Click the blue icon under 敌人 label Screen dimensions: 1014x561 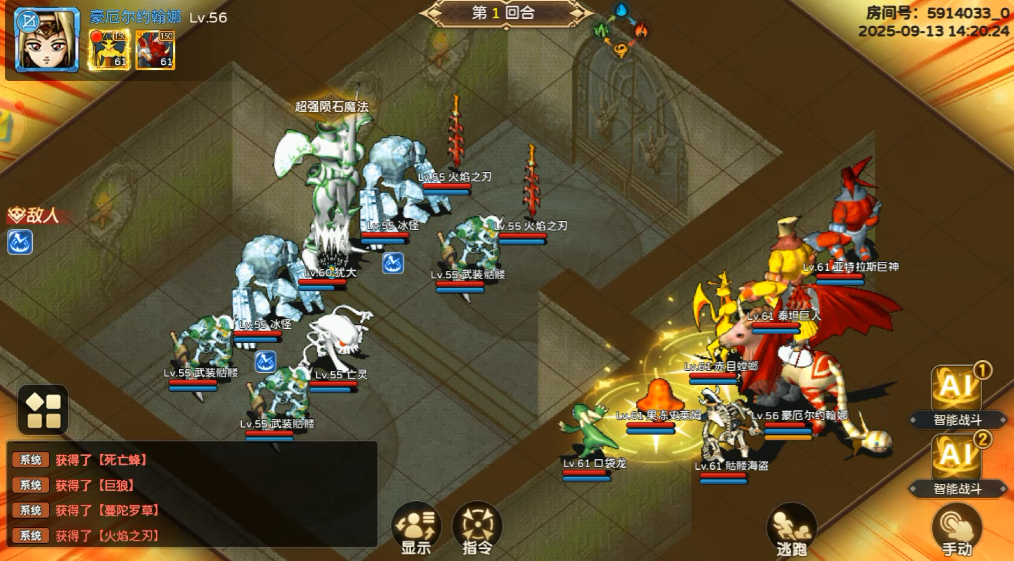pos(21,241)
